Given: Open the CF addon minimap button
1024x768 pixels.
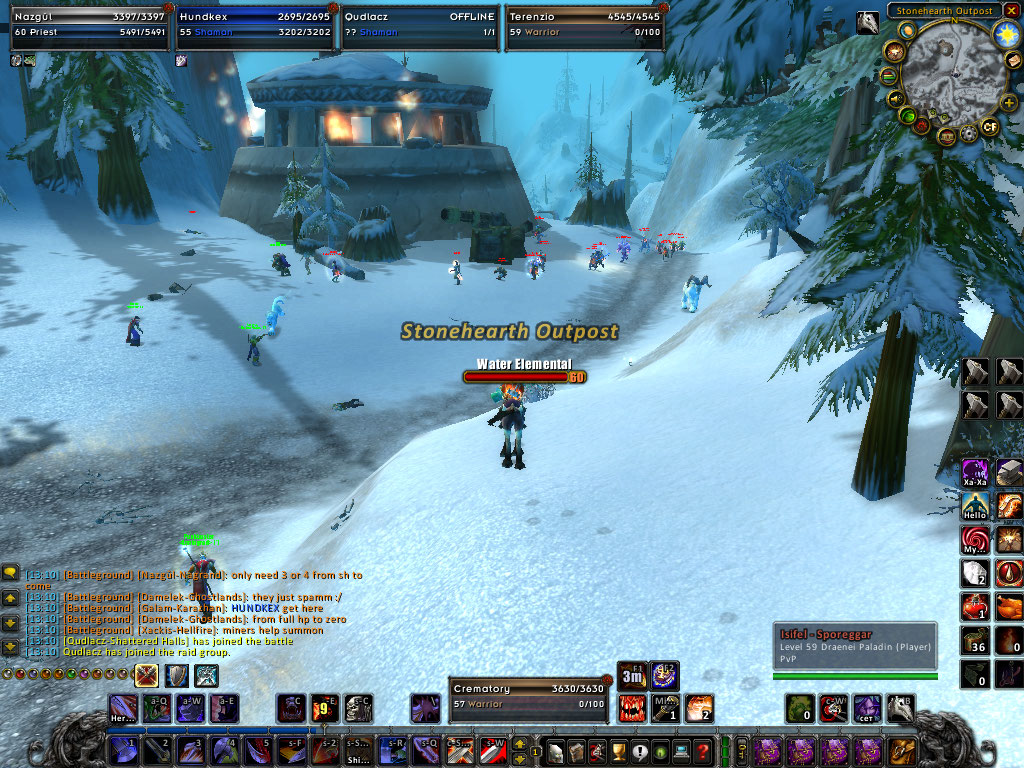Looking at the screenshot, I should [x=990, y=127].
